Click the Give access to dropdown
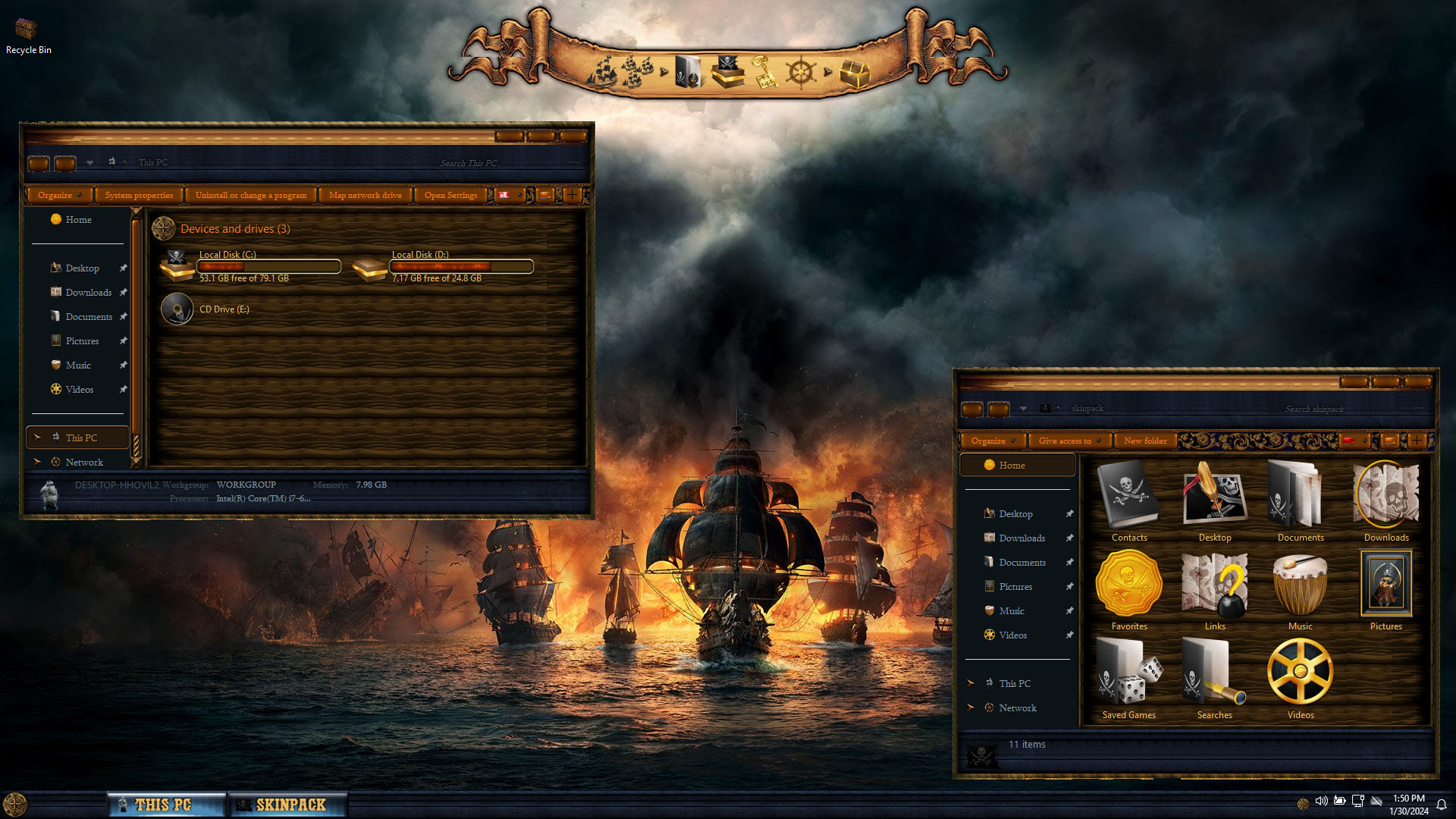 coord(1068,441)
